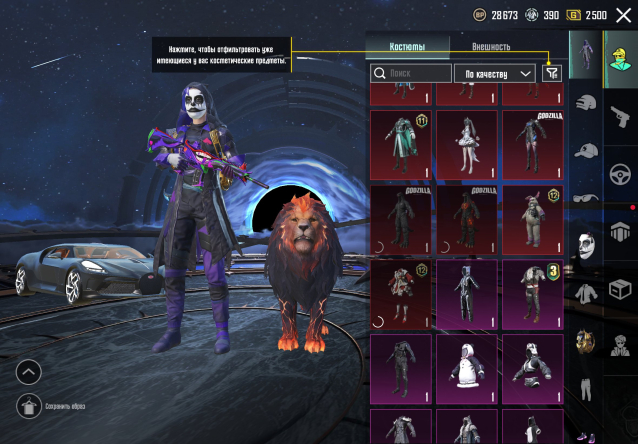
Task: Toggle the owned-items filter button
Action: (551, 73)
